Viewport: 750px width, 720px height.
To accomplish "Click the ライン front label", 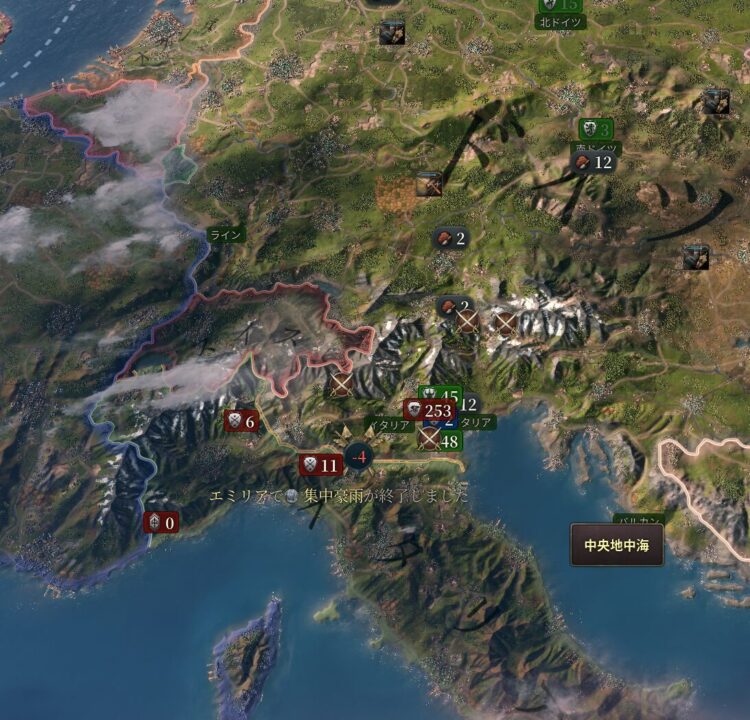I will point(226,234).
